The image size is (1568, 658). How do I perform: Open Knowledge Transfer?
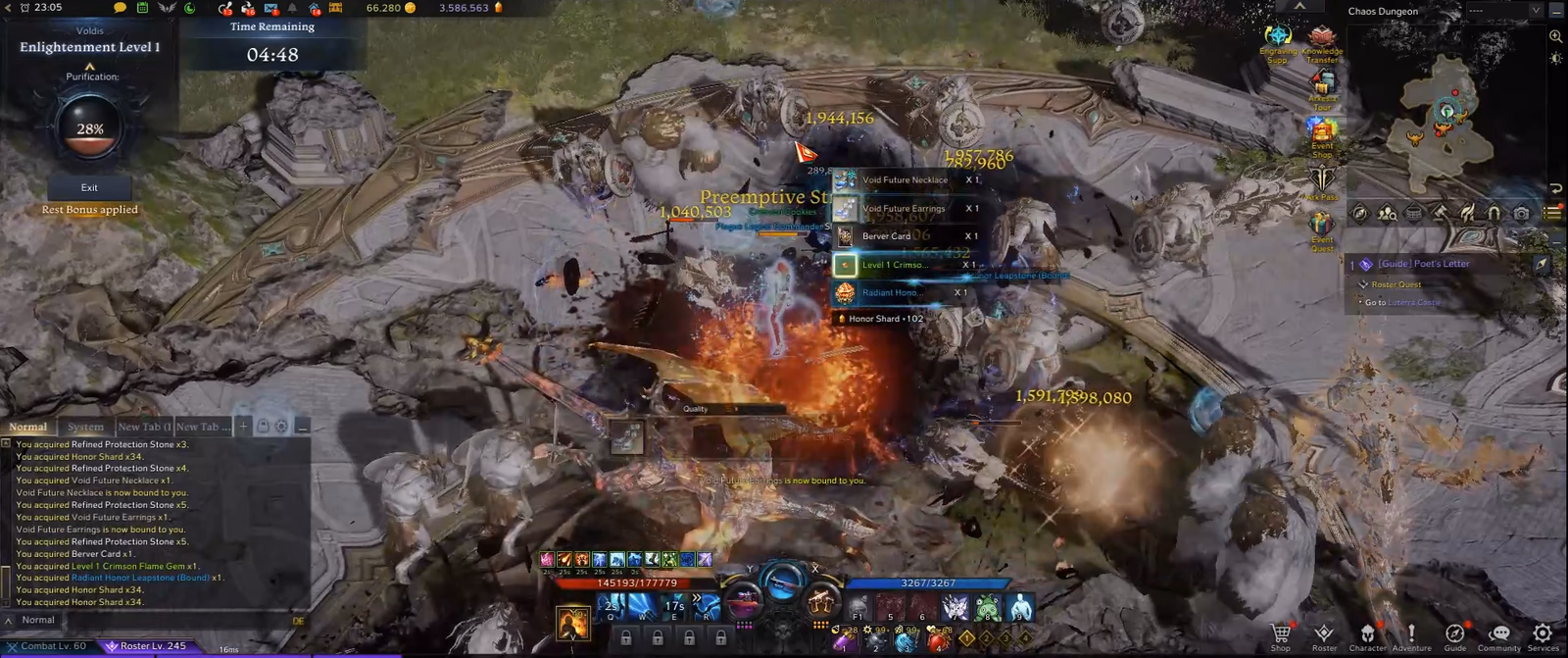(1322, 41)
